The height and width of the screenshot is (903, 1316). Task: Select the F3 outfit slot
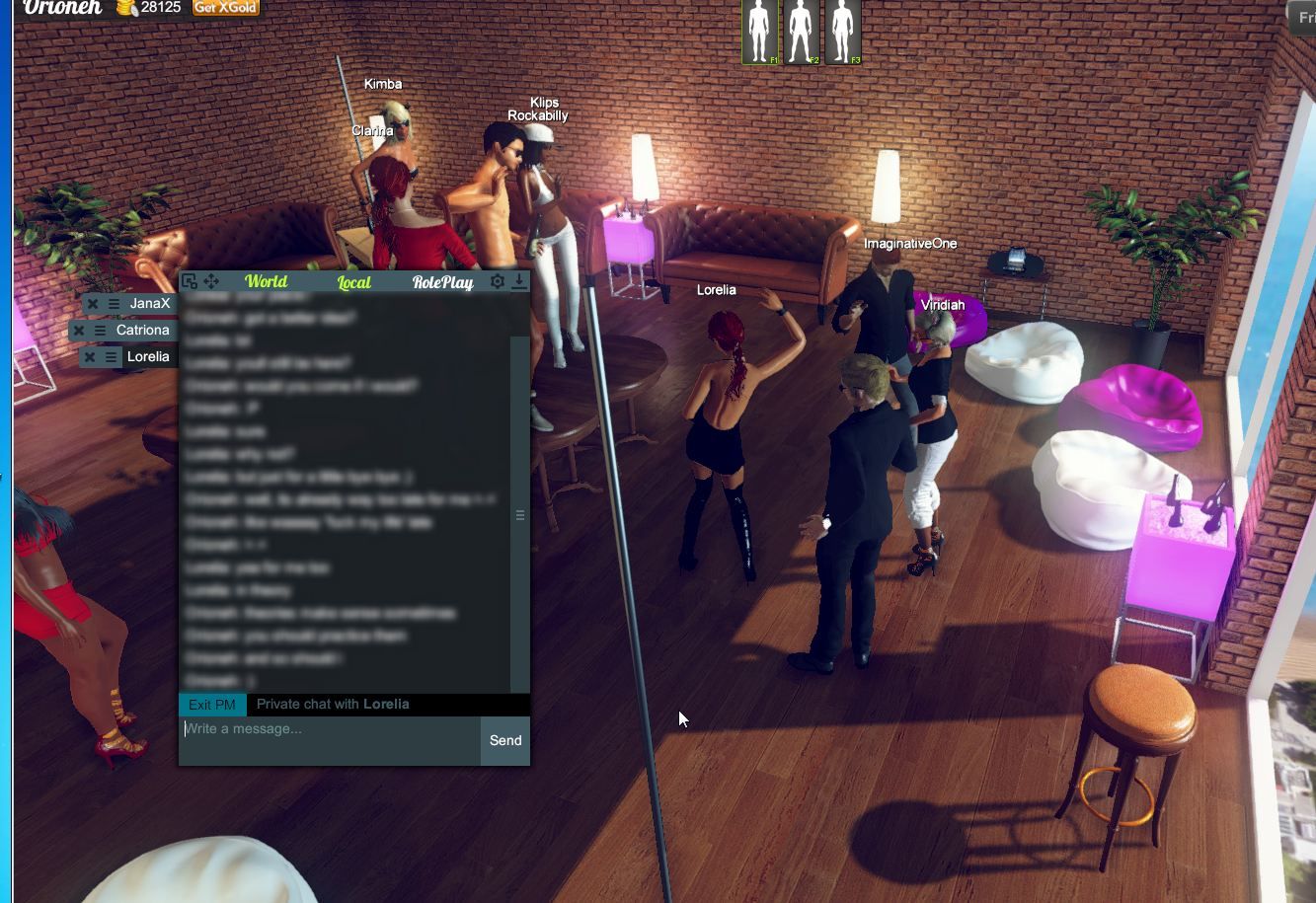coord(842,32)
